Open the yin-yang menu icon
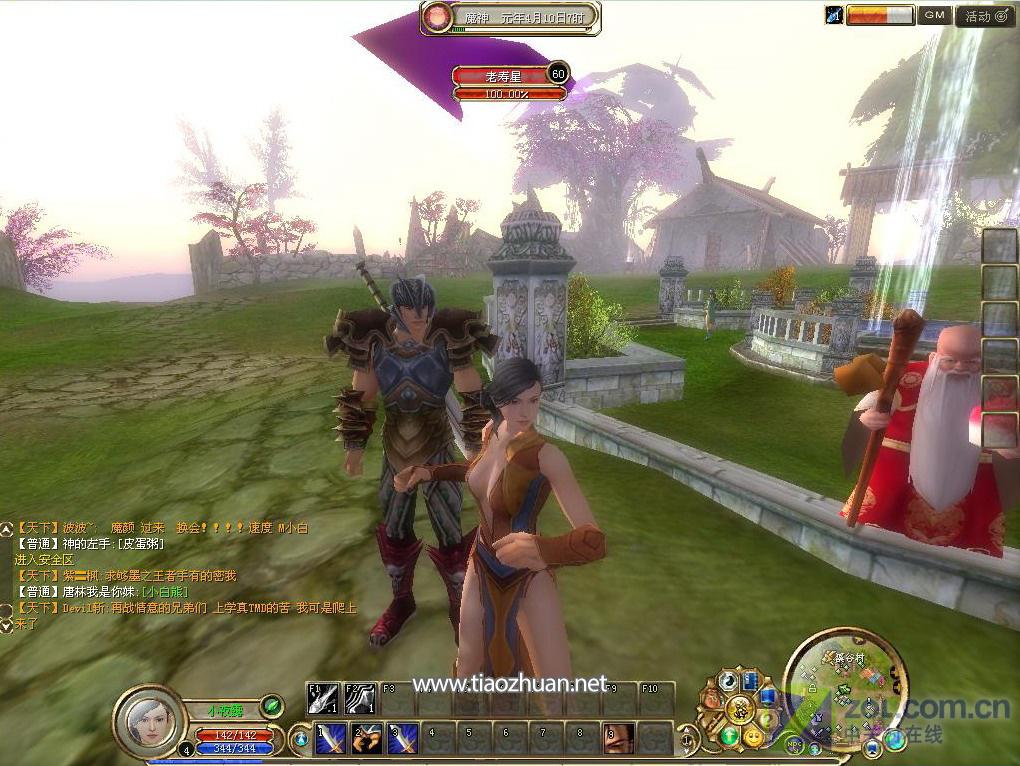Viewport: 1020px width, 766px height. [x=729, y=681]
